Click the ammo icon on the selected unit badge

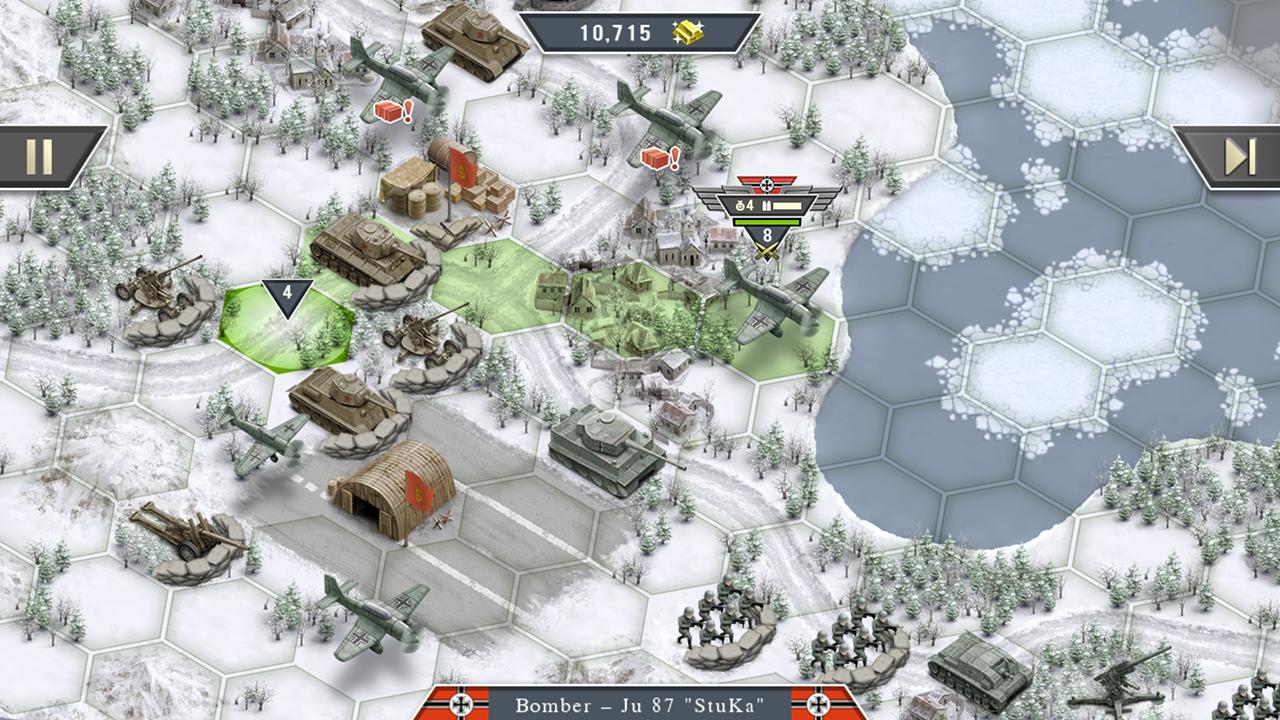pyautogui.click(x=766, y=206)
